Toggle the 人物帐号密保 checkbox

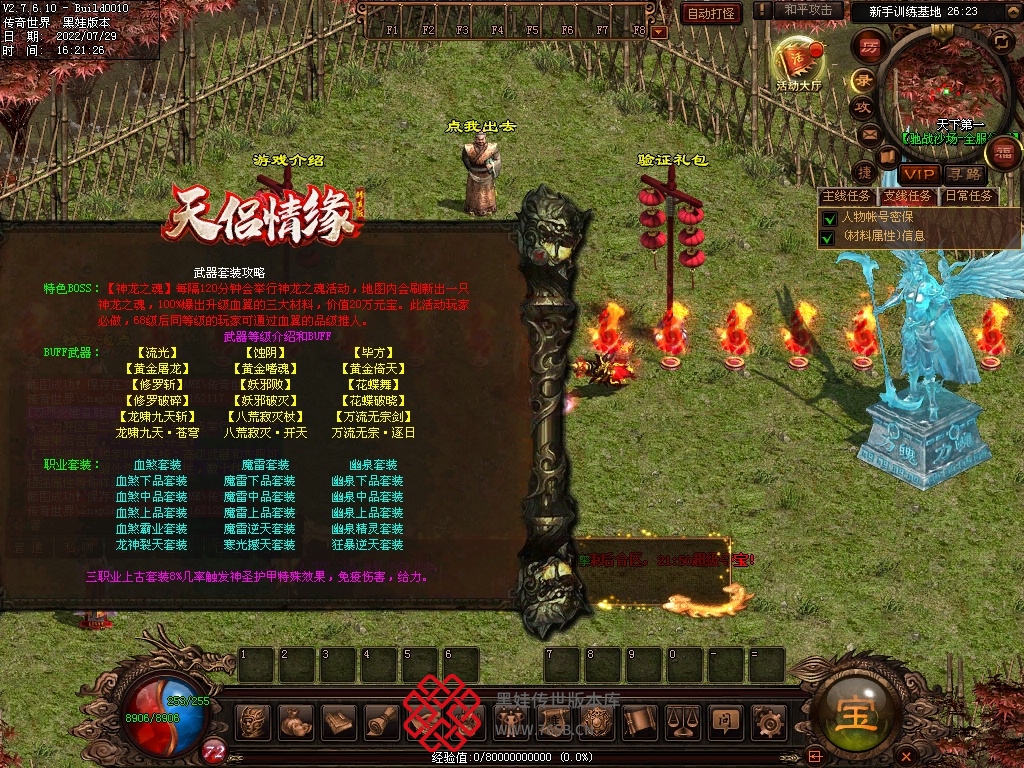828,218
